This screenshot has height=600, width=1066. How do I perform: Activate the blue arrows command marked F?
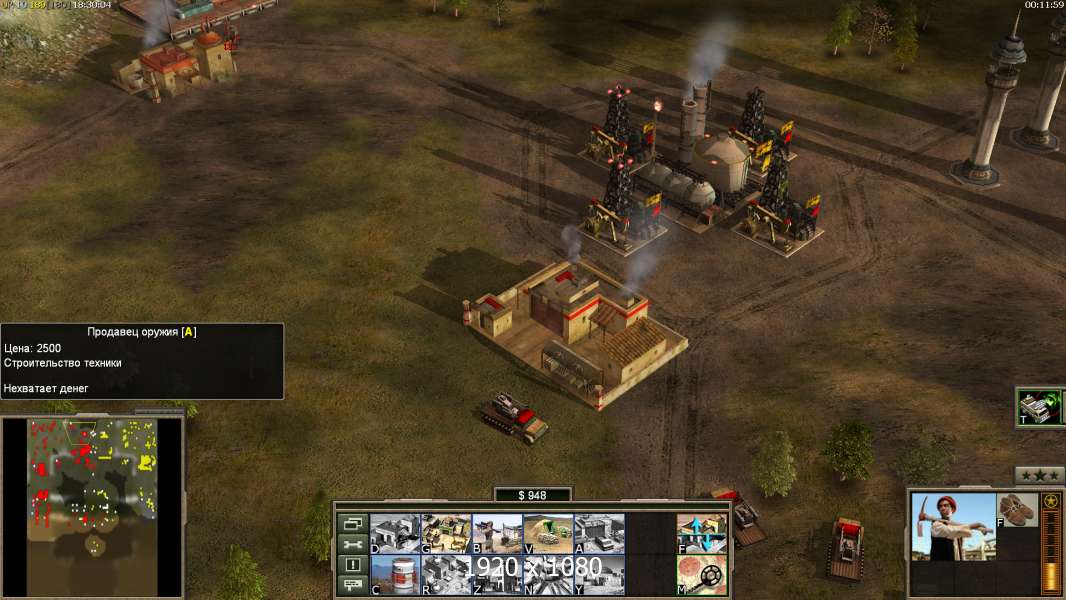point(702,532)
